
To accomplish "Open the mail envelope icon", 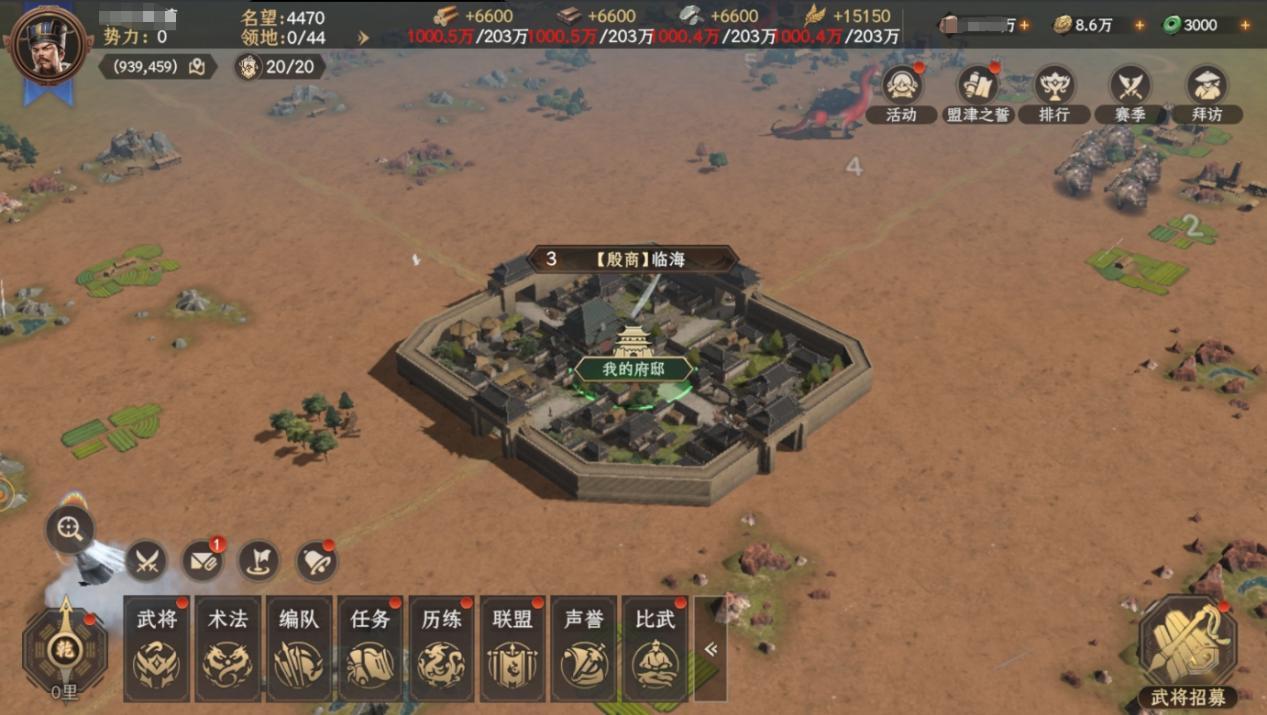I will click(x=202, y=562).
